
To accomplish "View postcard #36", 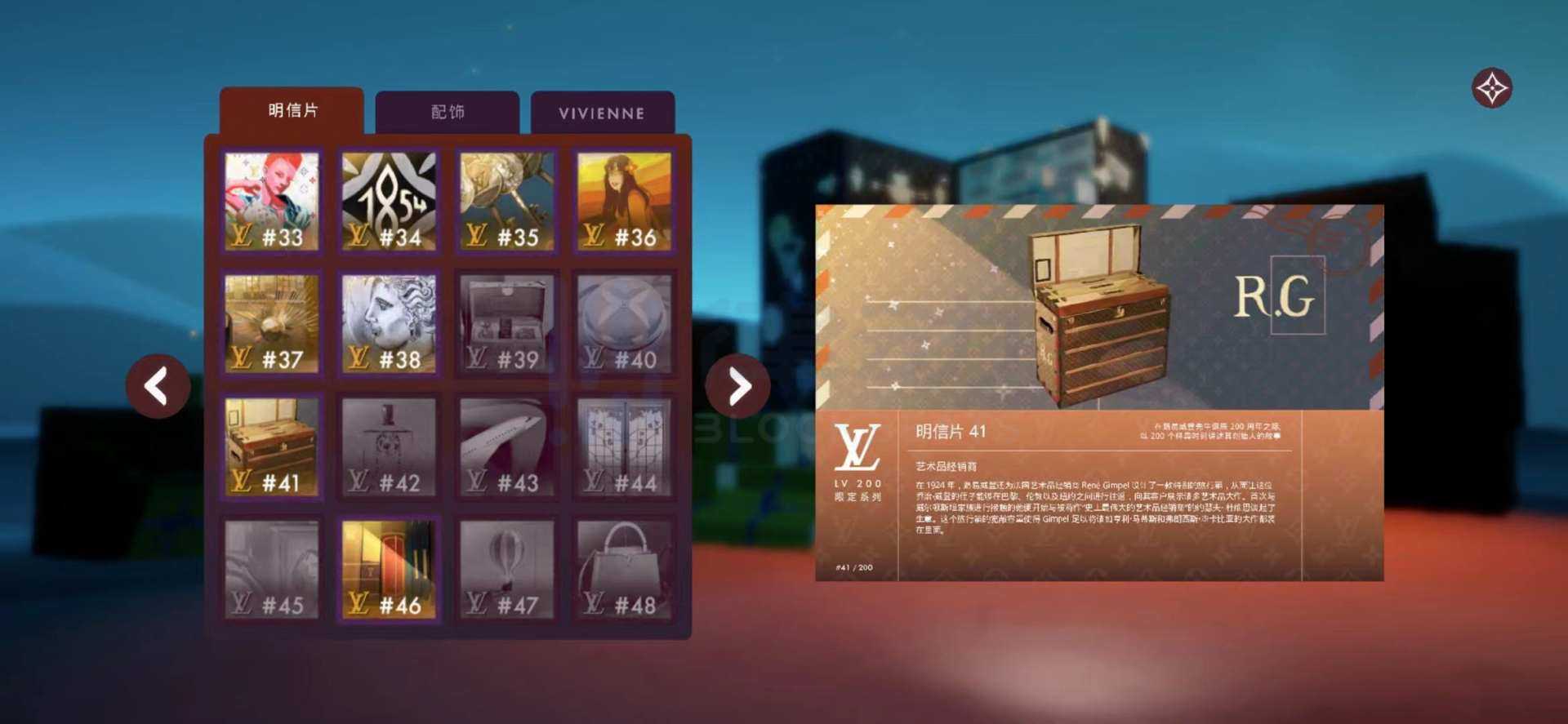I will (x=624, y=202).
